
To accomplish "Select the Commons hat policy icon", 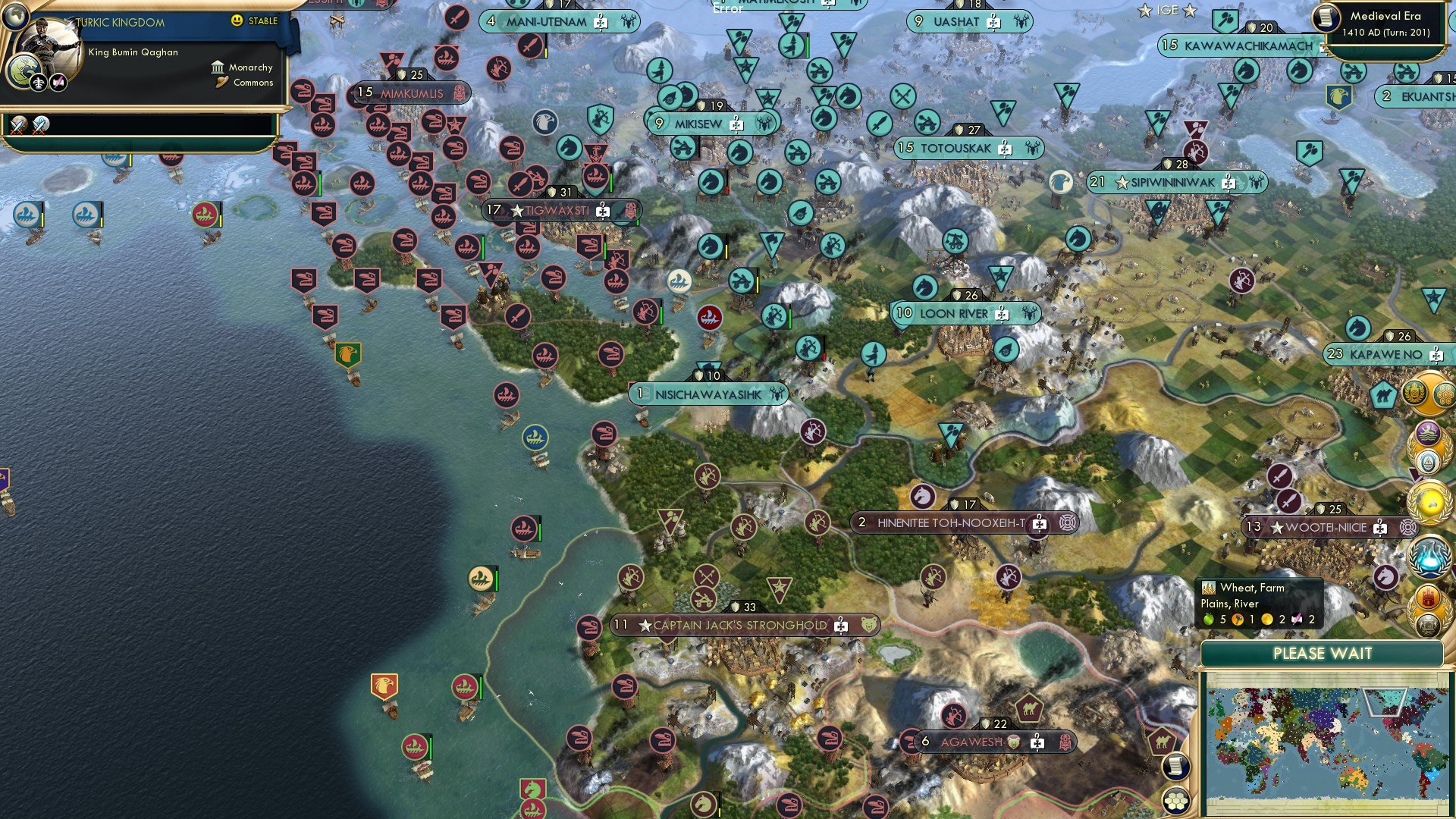I will coord(221,82).
